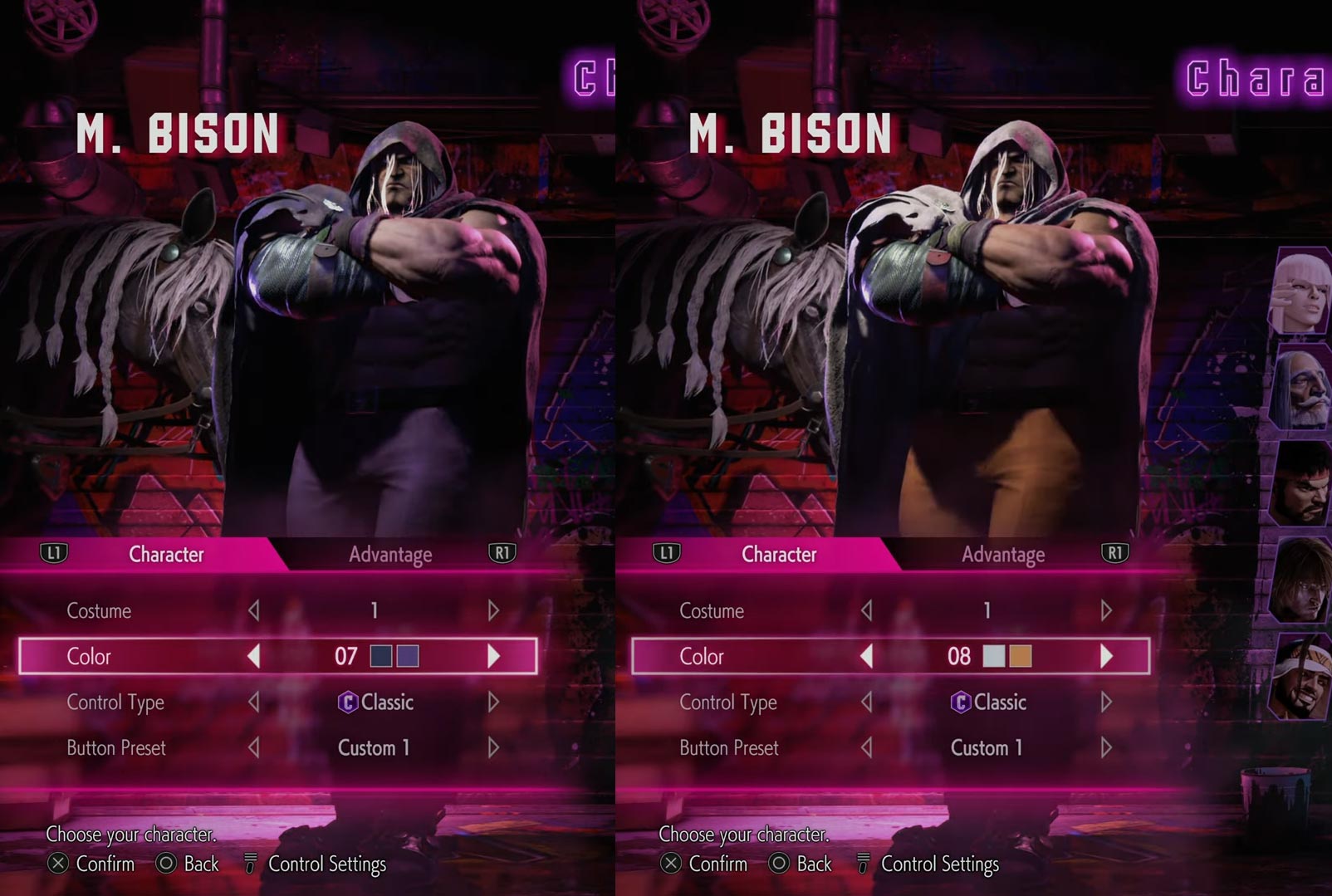This screenshot has width=1332, height=896.
Task: Choose Manon's pale-haired character portrait
Action: pyautogui.click(x=1300, y=291)
